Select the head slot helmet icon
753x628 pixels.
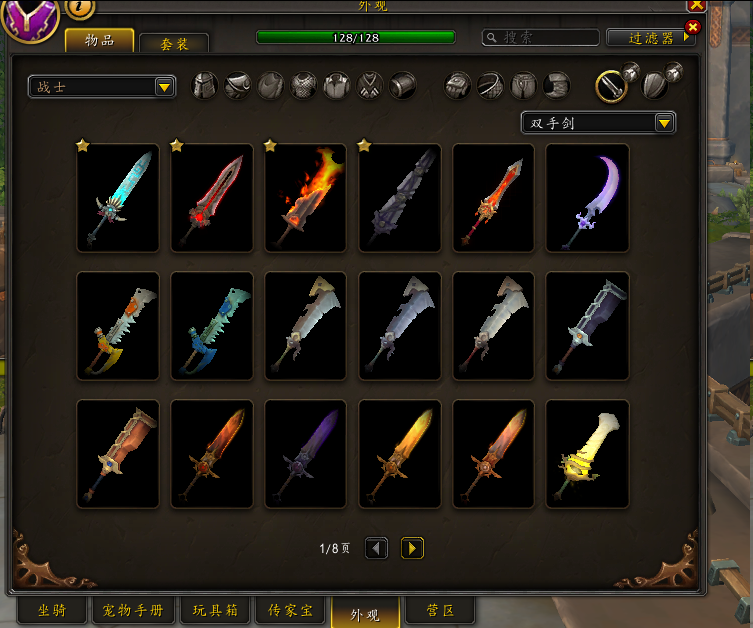pos(205,86)
